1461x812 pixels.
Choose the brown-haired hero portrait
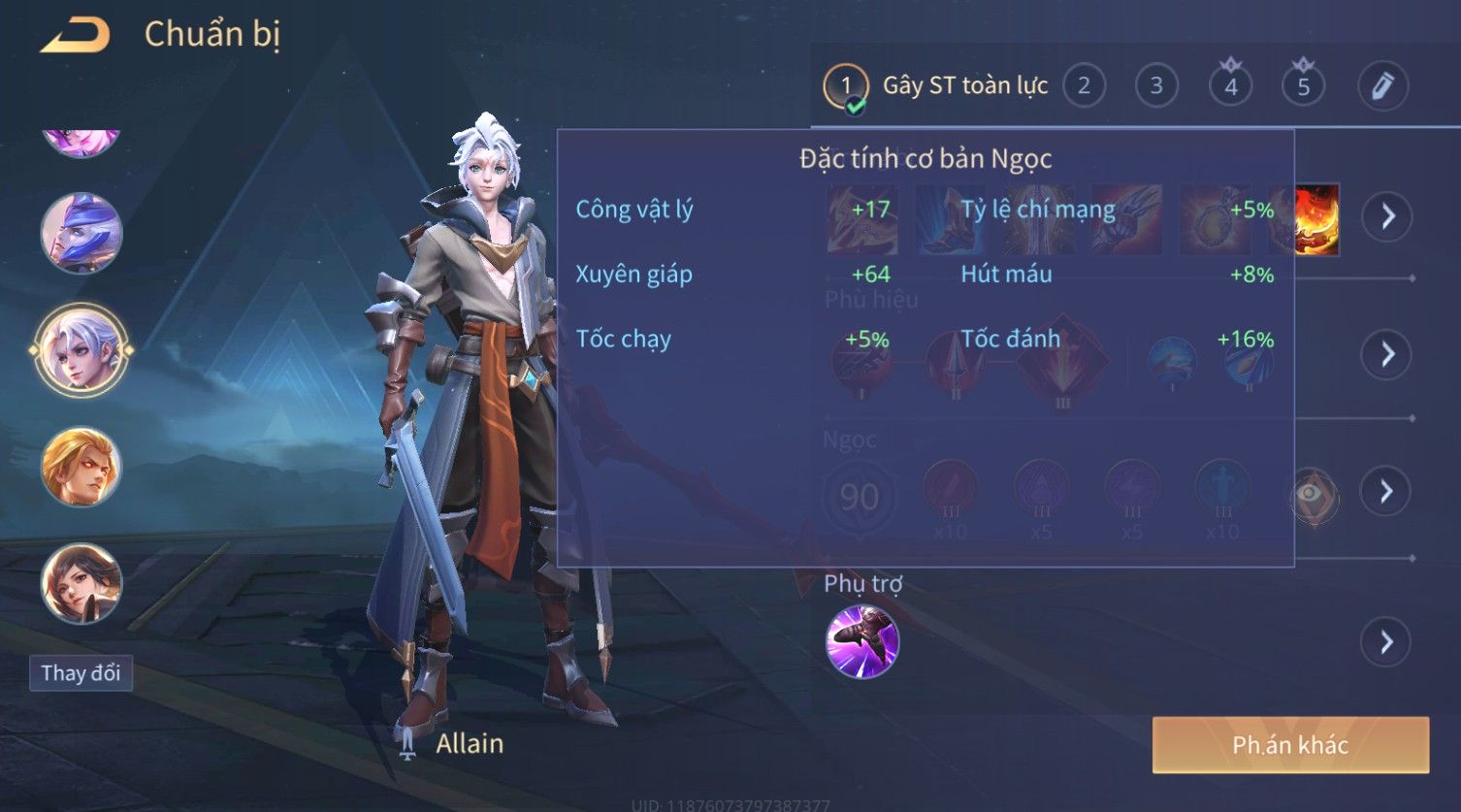pos(81,583)
